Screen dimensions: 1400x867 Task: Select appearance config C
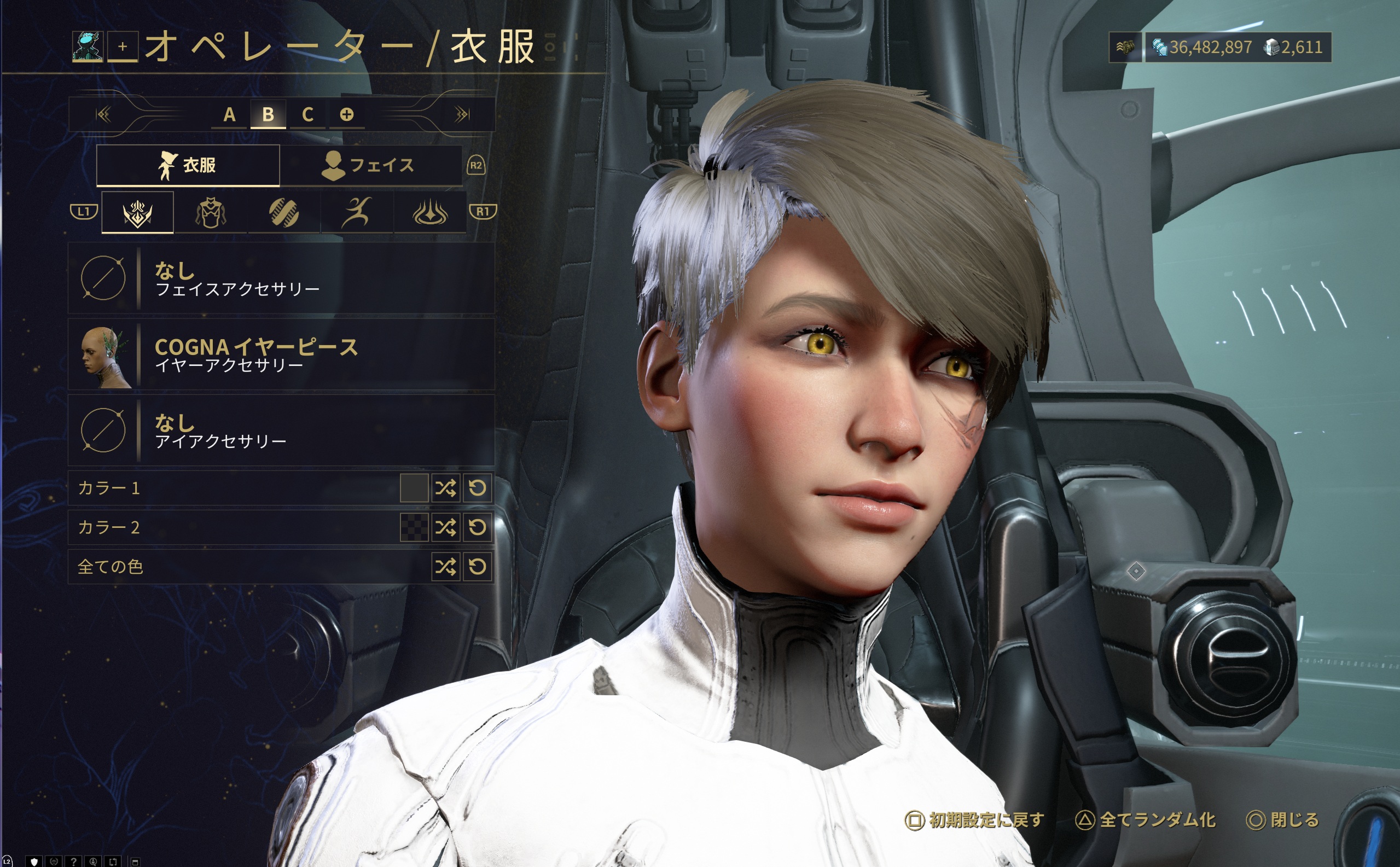pyautogui.click(x=307, y=115)
